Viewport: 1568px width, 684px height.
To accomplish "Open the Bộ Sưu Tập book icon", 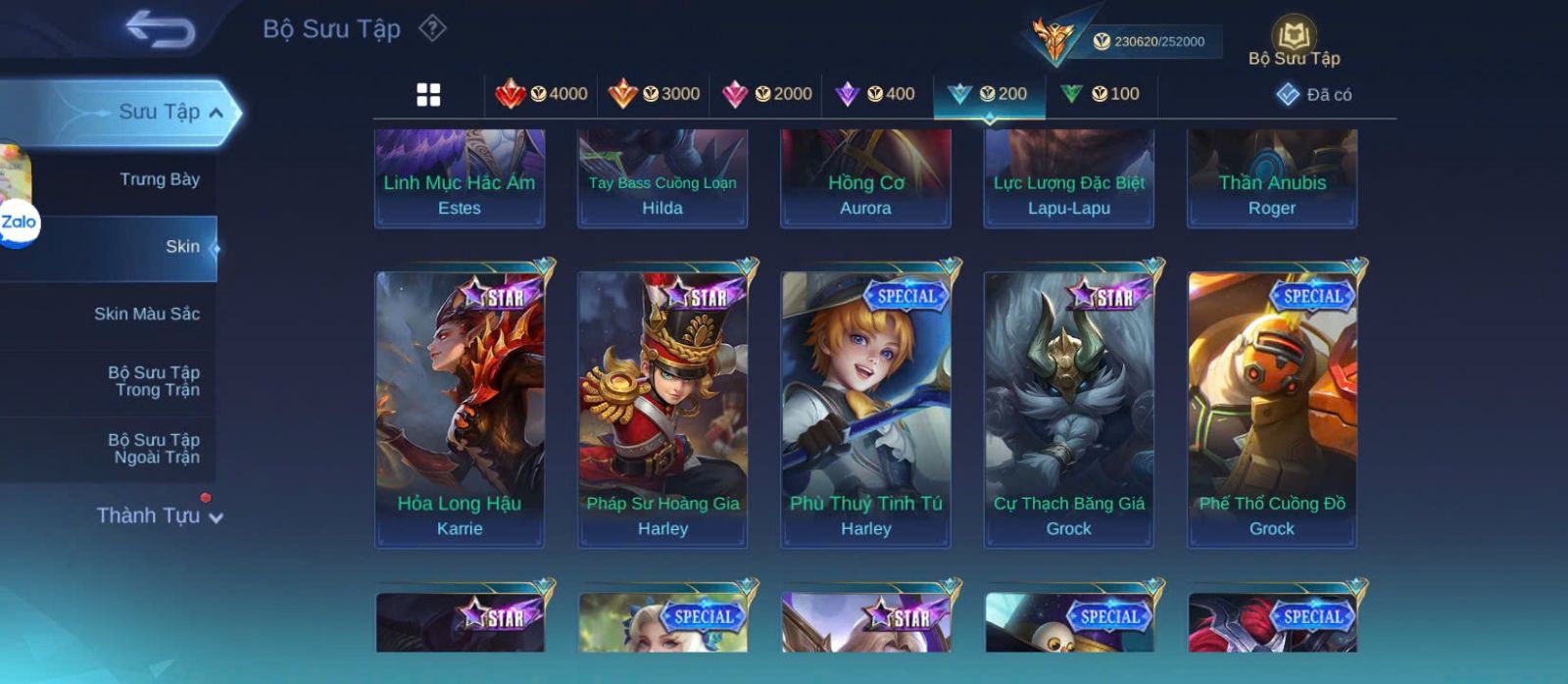I will [1294, 39].
